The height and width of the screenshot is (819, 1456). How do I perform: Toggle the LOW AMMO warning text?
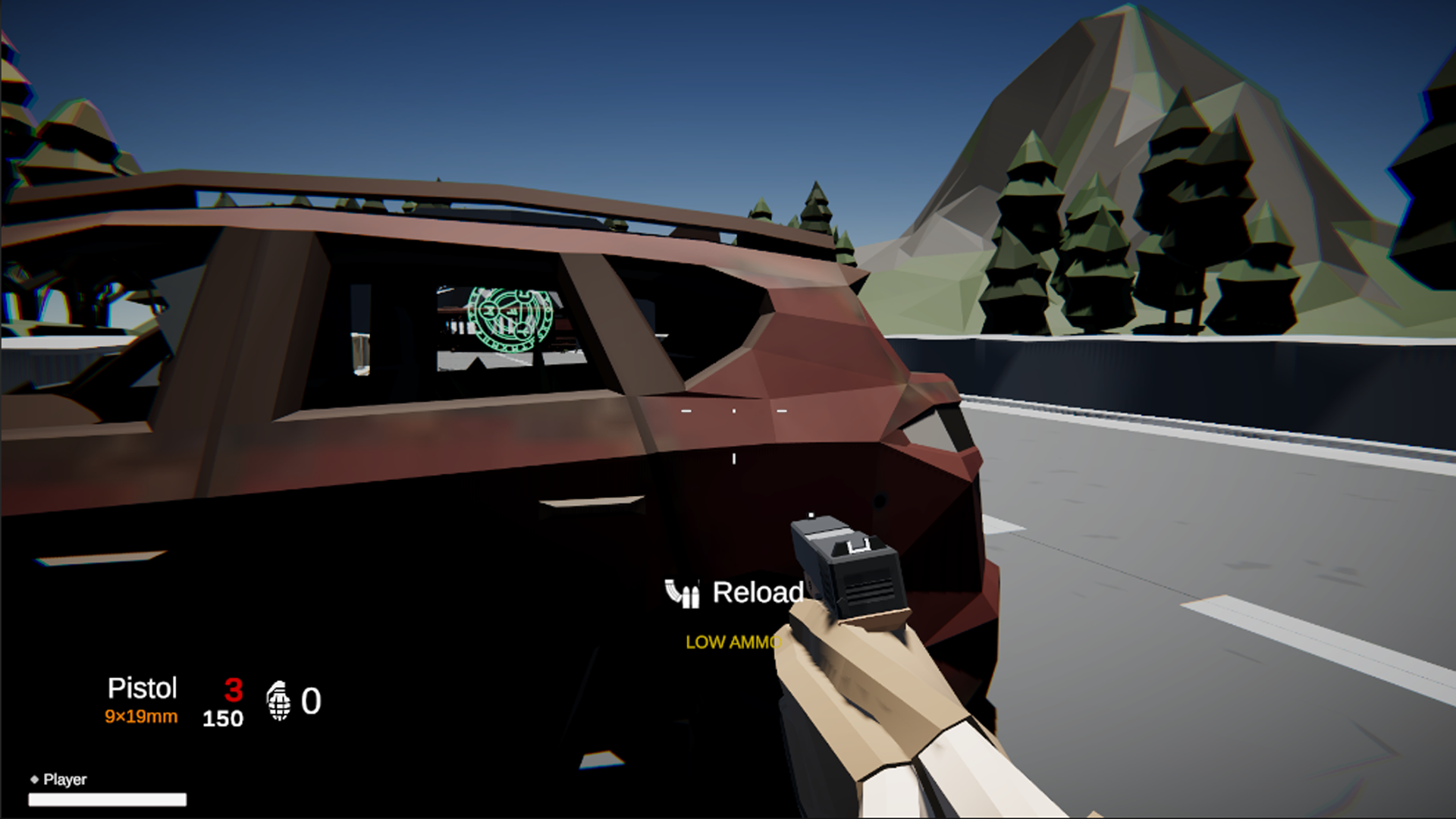[732, 642]
